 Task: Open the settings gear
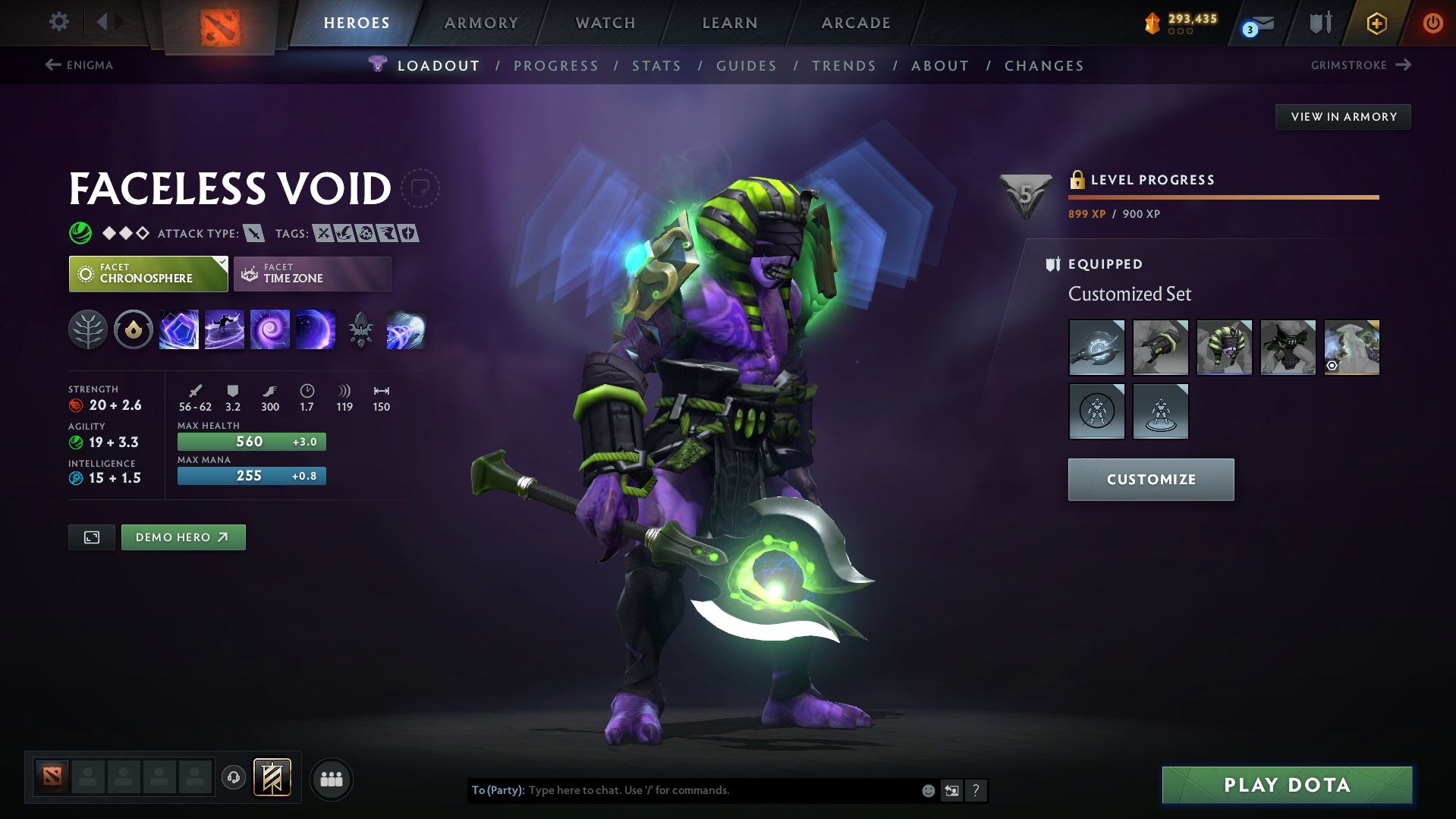coord(58,23)
